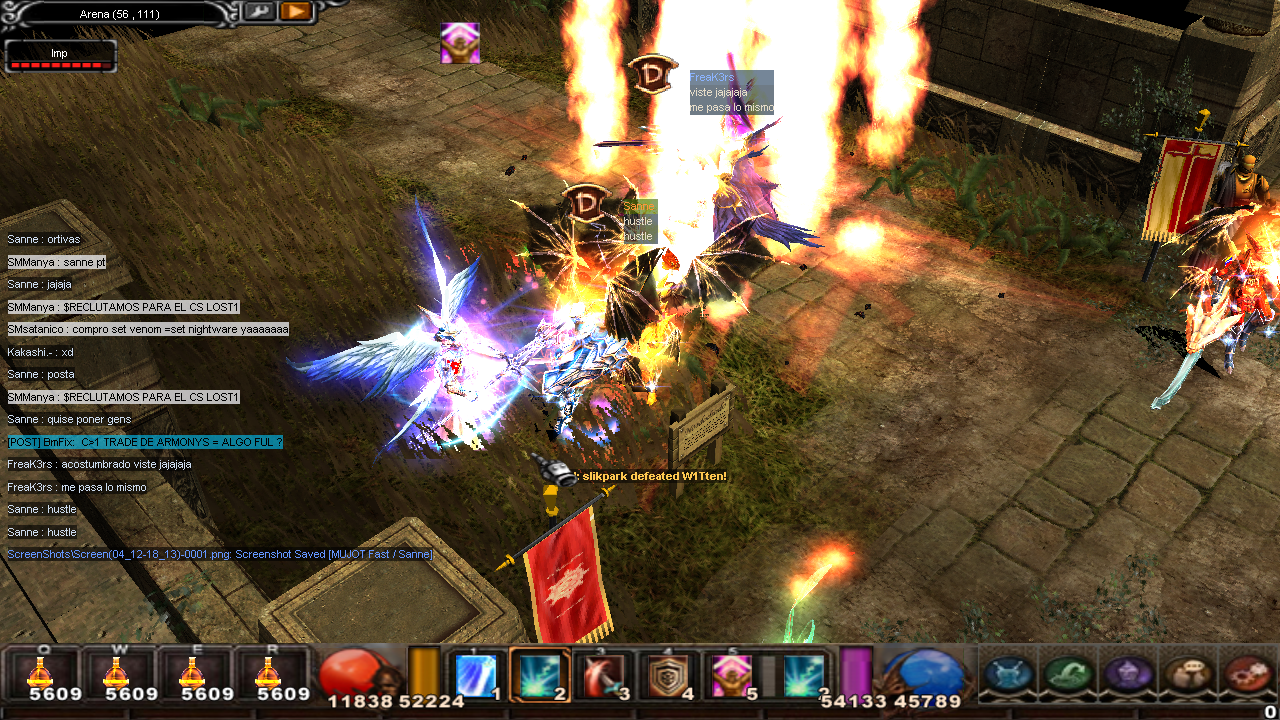Use the potion in the Q slot
This screenshot has width=1280, height=720.
pyautogui.click(x=43, y=673)
